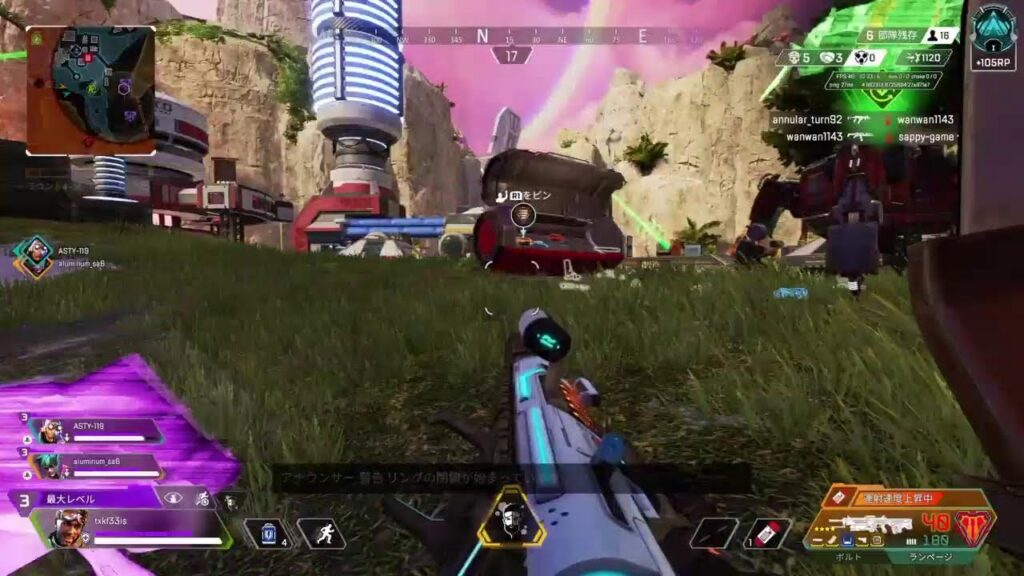This screenshot has width=1024, height=576.
Task: Click the kill feed entry for sappy-game
Action: tap(910, 136)
